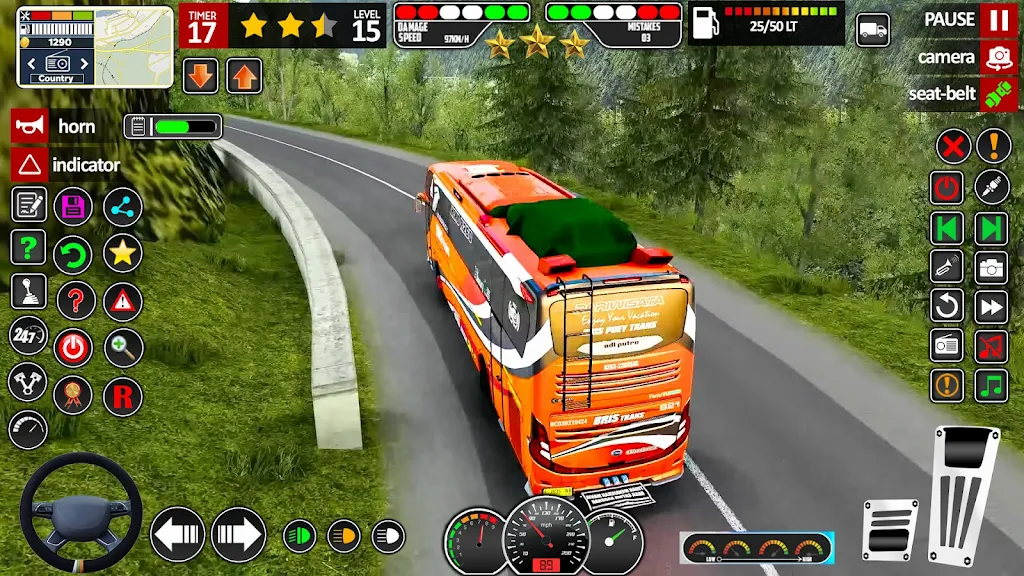Steer left with the left arrow
This screenshot has width=1024, height=576.
tap(177, 534)
